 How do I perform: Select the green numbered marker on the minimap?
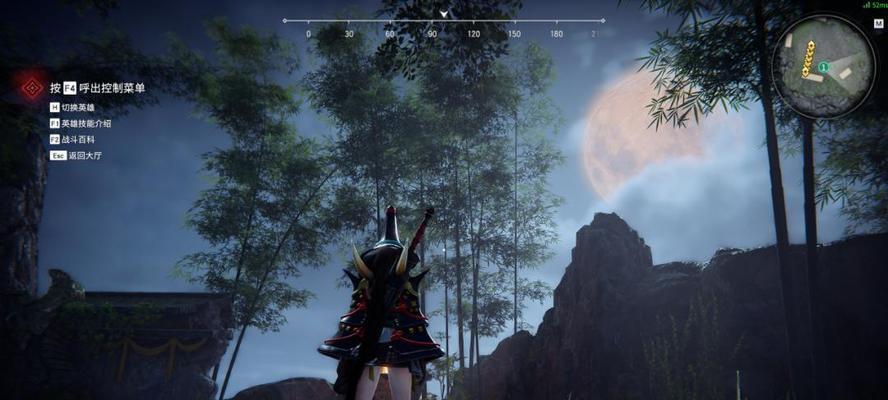click(822, 68)
